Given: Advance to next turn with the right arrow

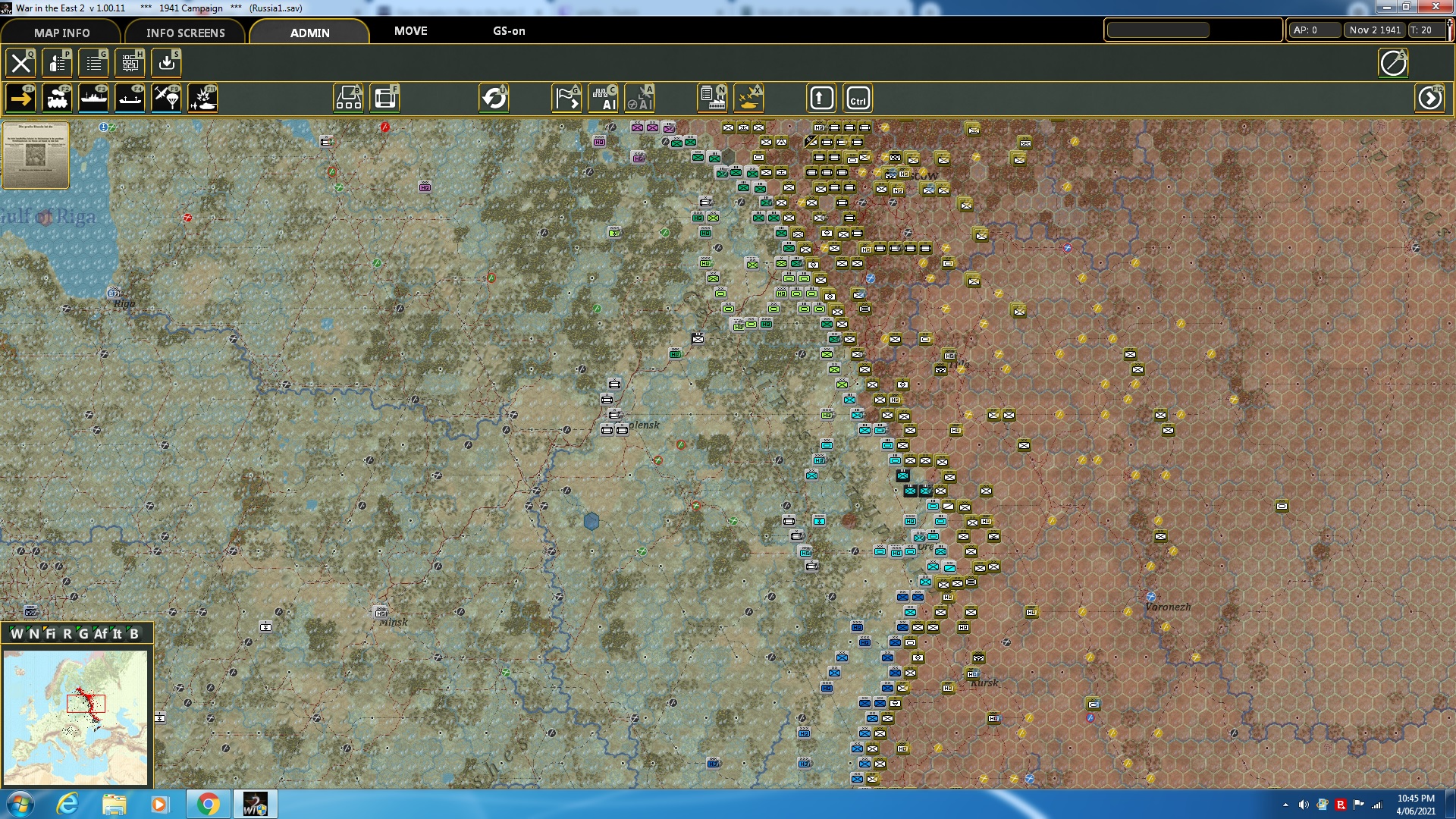Looking at the screenshot, I should [x=1429, y=98].
